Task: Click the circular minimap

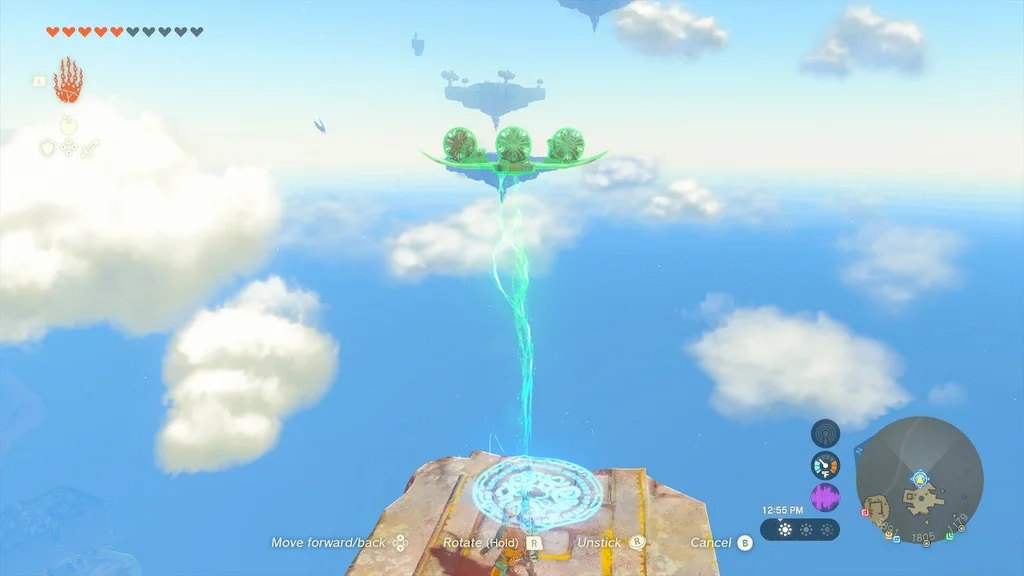Action: tap(920, 480)
